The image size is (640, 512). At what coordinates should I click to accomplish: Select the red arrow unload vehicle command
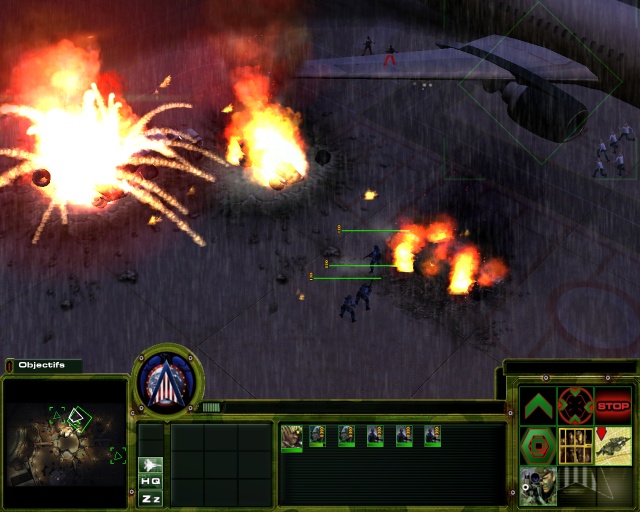click(x=613, y=445)
